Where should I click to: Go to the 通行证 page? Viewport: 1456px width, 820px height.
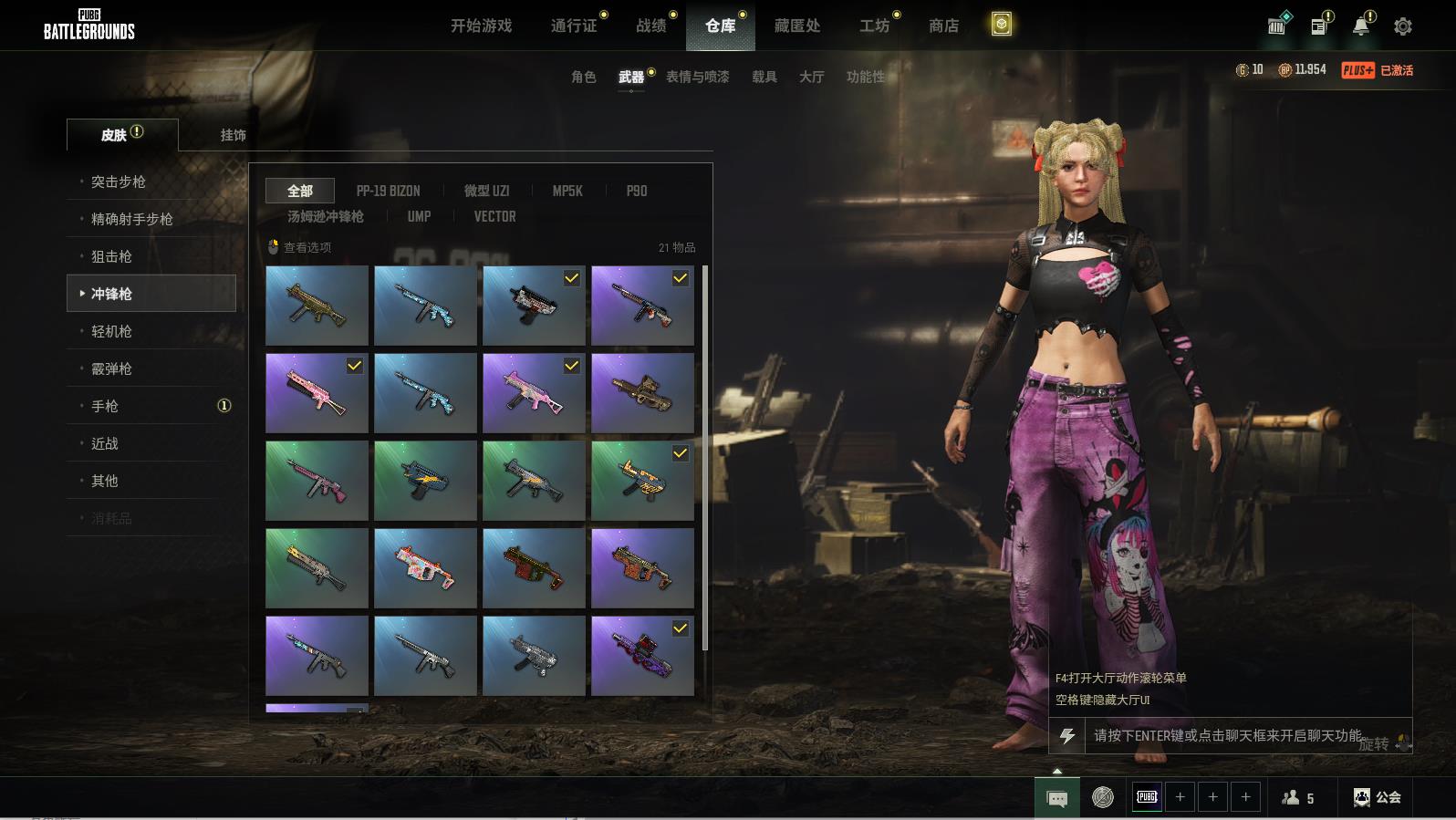click(574, 26)
